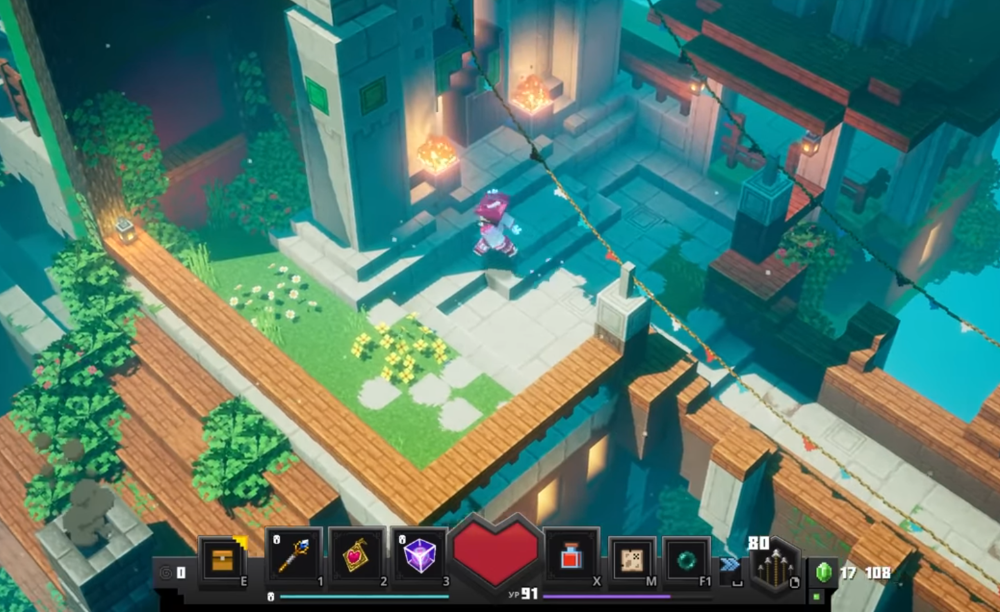Click the blue dodge roll chevrons icon
This screenshot has width=1000, height=612.
[732, 564]
